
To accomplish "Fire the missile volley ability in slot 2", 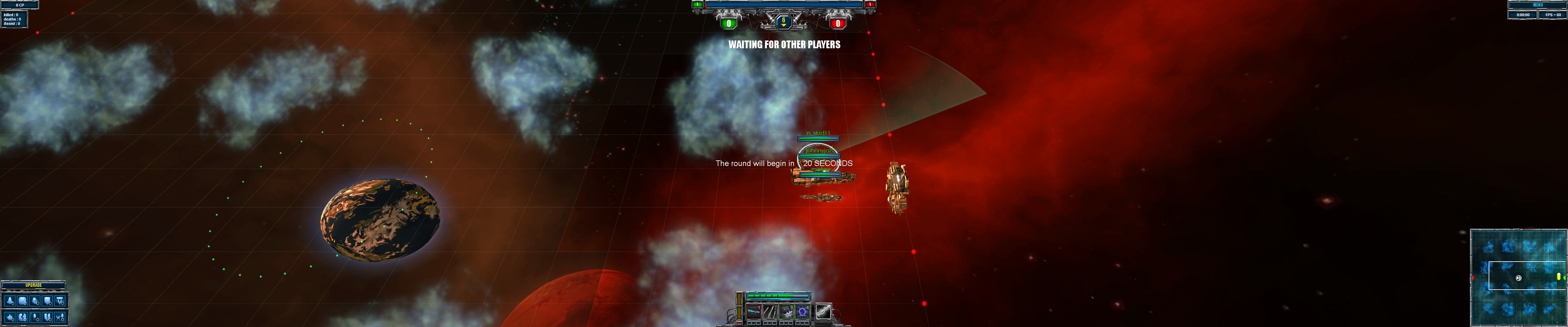I will coord(770,312).
